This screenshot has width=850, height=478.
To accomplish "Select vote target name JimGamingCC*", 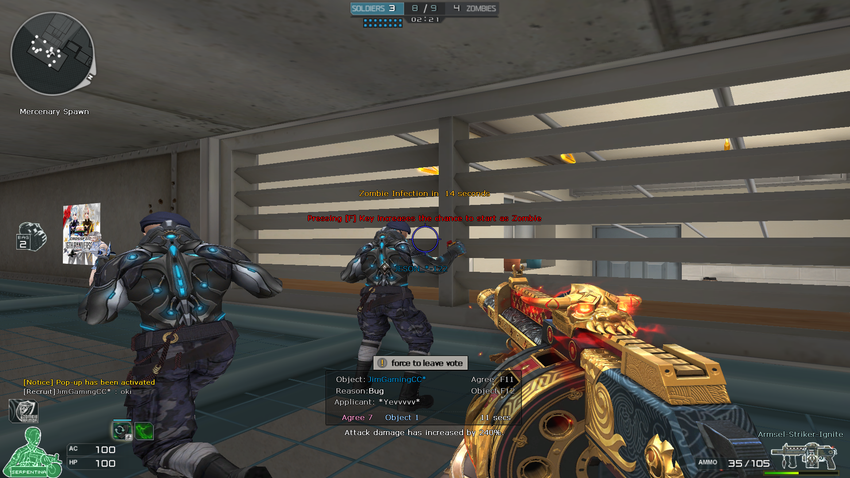I will click(397, 380).
